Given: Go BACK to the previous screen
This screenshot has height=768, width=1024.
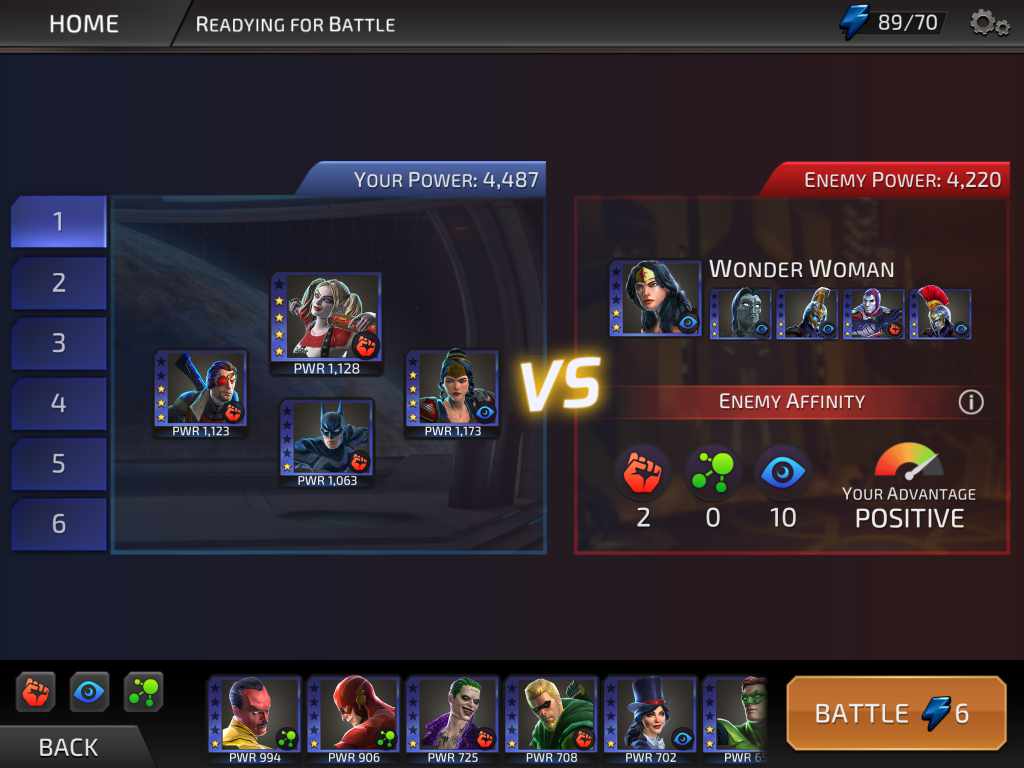Looking at the screenshot, I should 68,746.
